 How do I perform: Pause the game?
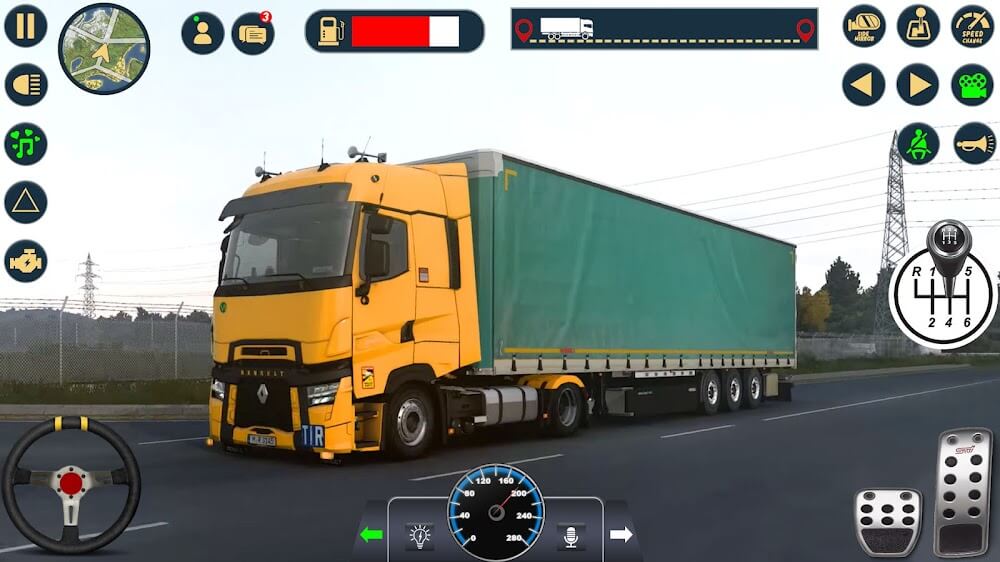pos(26,26)
